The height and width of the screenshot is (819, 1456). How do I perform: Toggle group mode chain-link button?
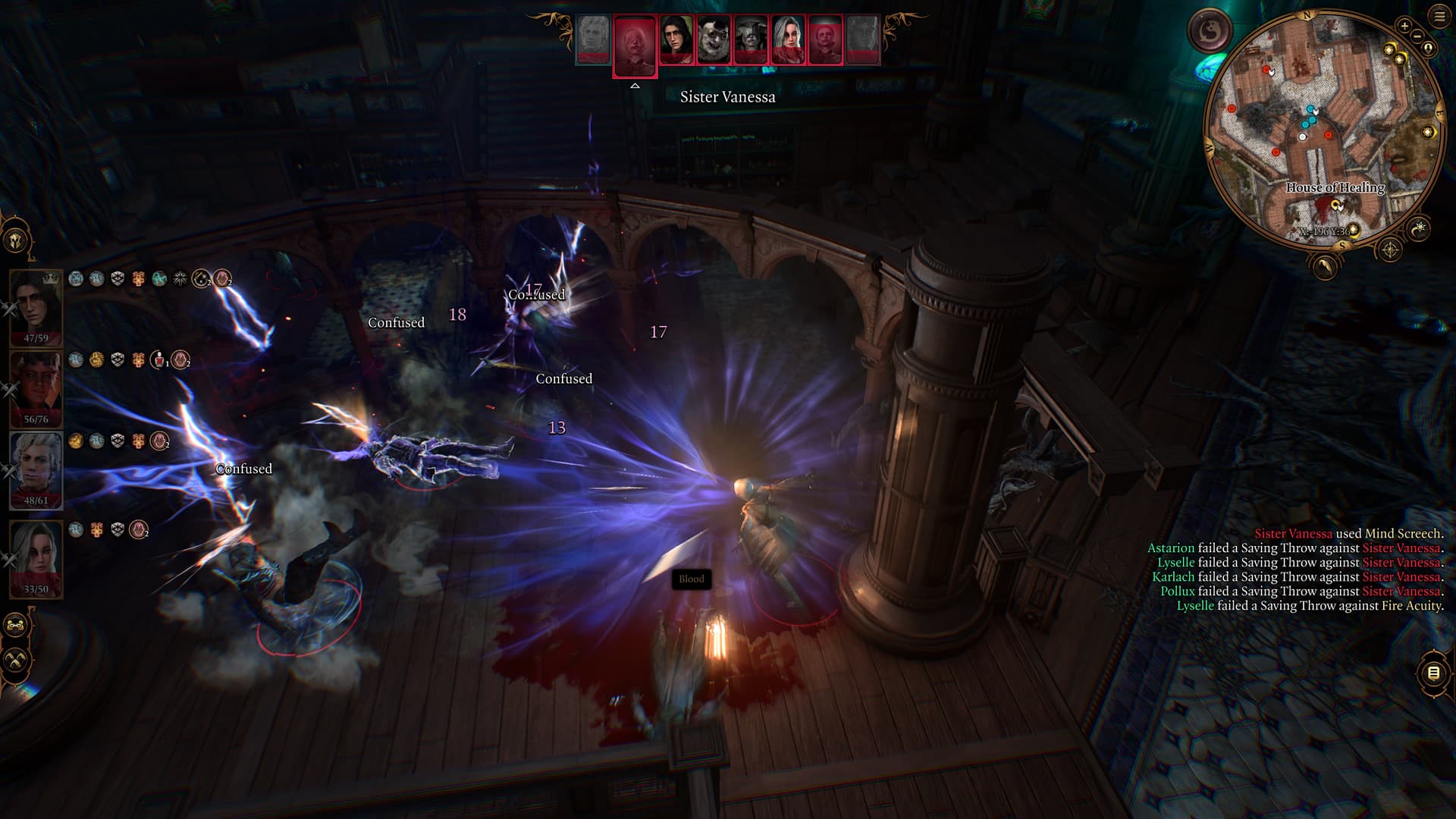click(15, 626)
